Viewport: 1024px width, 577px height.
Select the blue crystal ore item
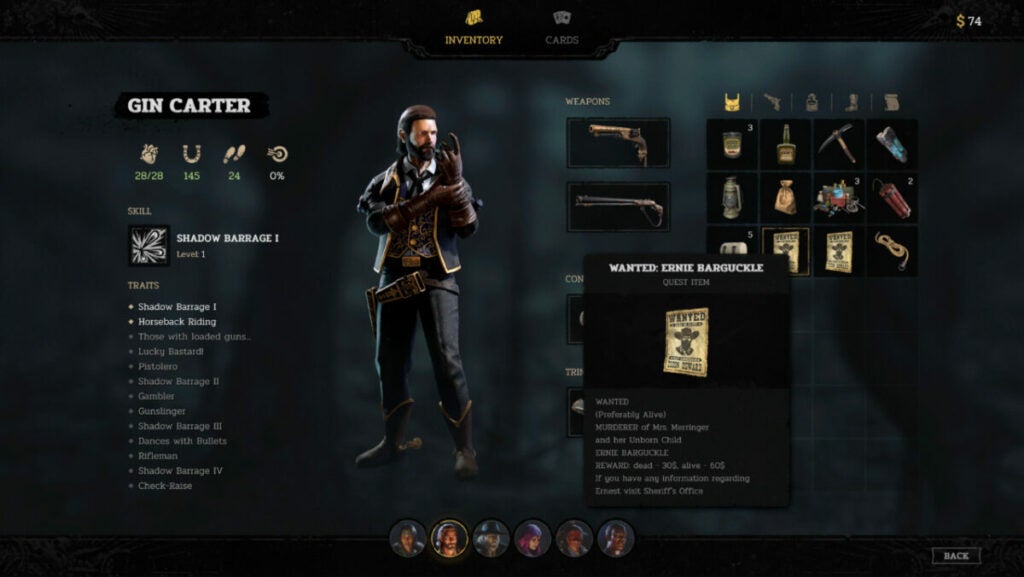891,144
